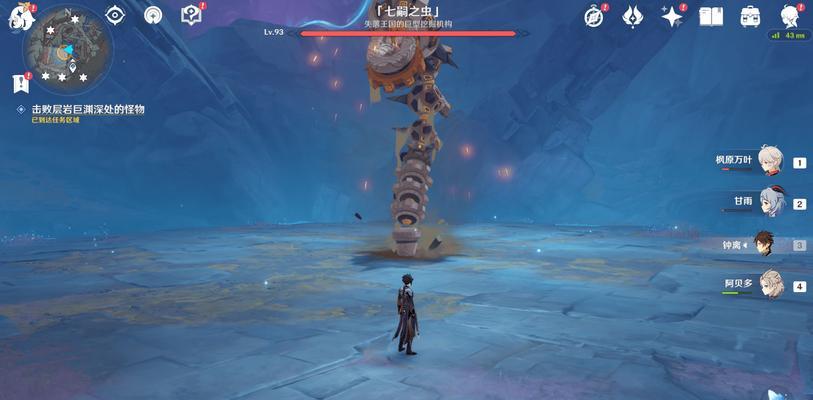This screenshot has width=813, height=400.
Task: Open the four-pointed star wish icon
Action: (x=672, y=16)
